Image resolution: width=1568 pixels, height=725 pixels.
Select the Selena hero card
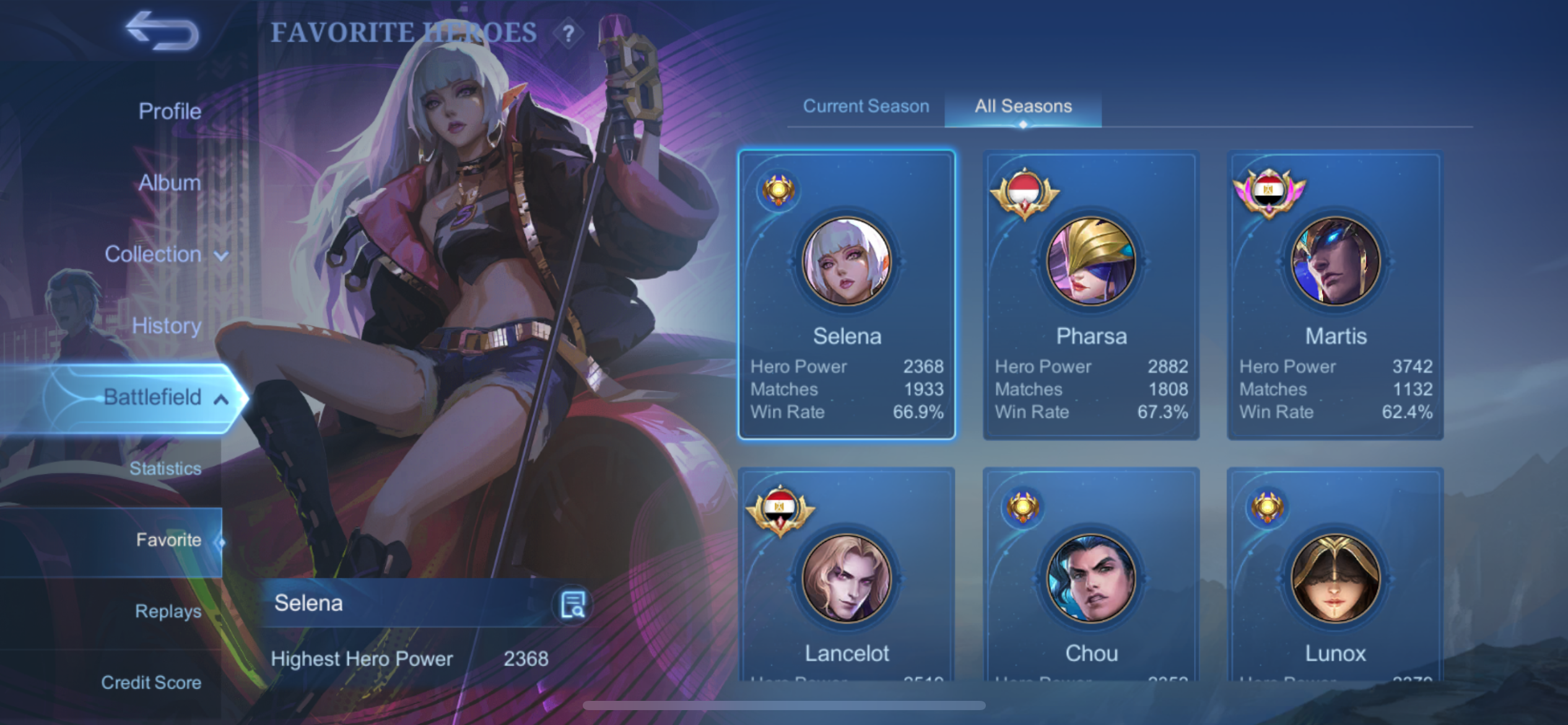click(847, 295)
